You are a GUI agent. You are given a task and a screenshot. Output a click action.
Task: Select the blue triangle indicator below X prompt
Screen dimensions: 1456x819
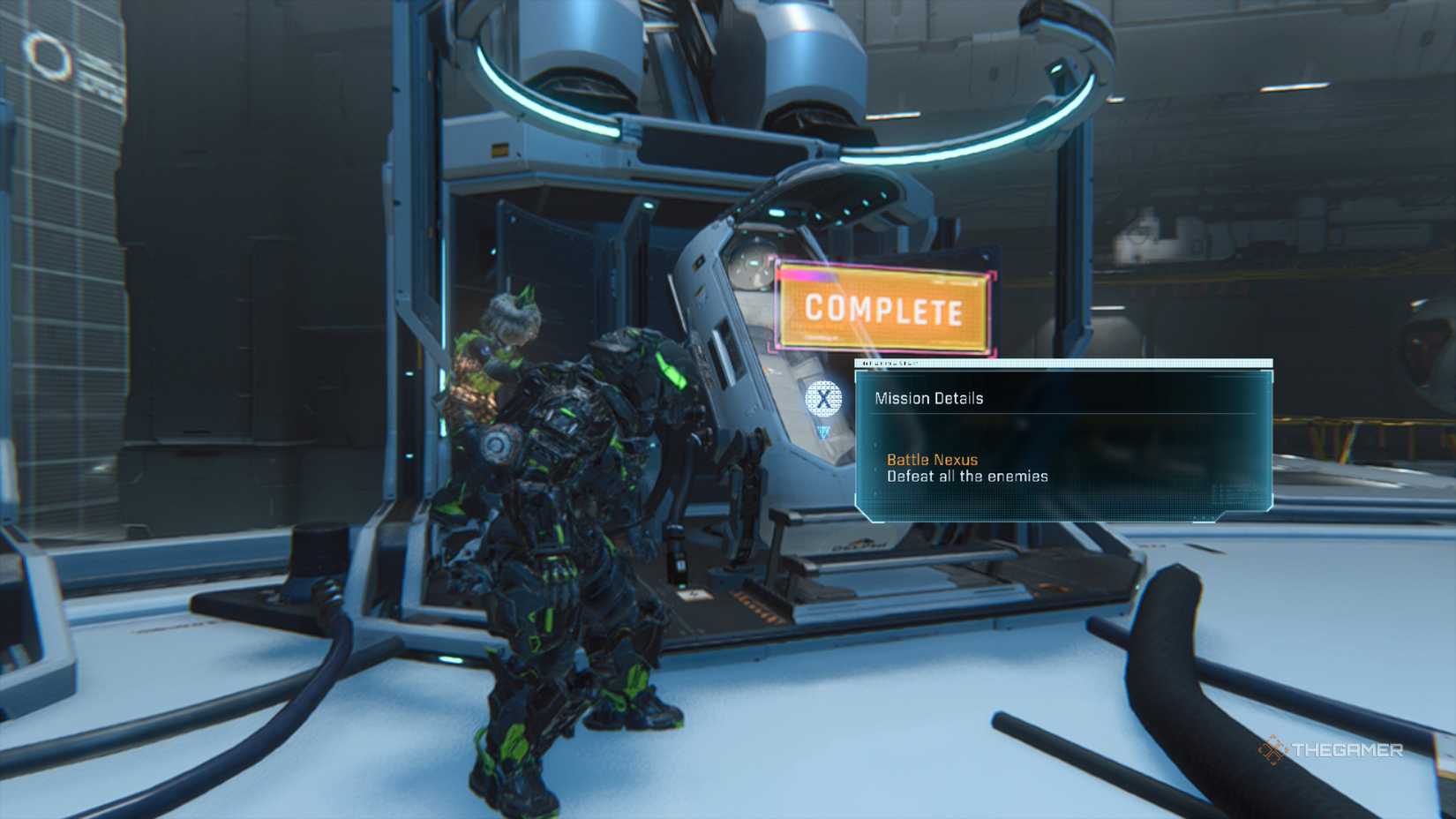(x=824, y=430)
